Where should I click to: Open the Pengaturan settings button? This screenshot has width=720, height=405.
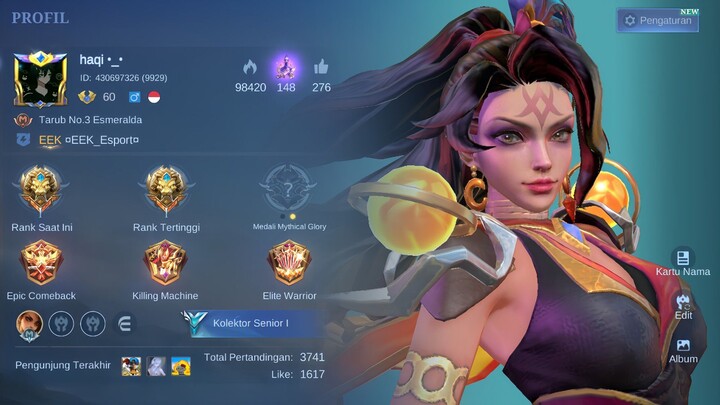(657, 20)
